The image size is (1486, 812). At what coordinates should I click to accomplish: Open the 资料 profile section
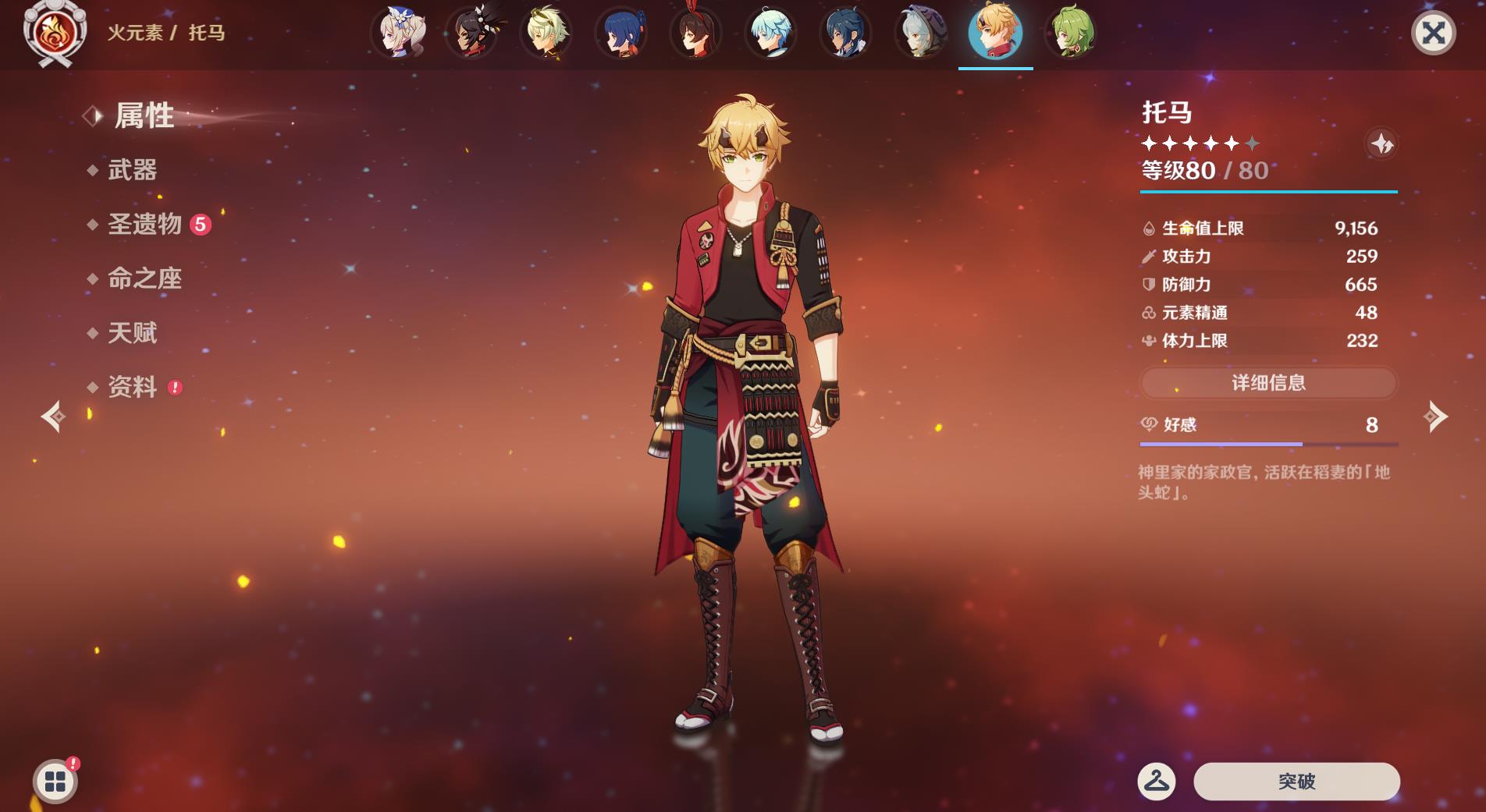tap(132, 387)
